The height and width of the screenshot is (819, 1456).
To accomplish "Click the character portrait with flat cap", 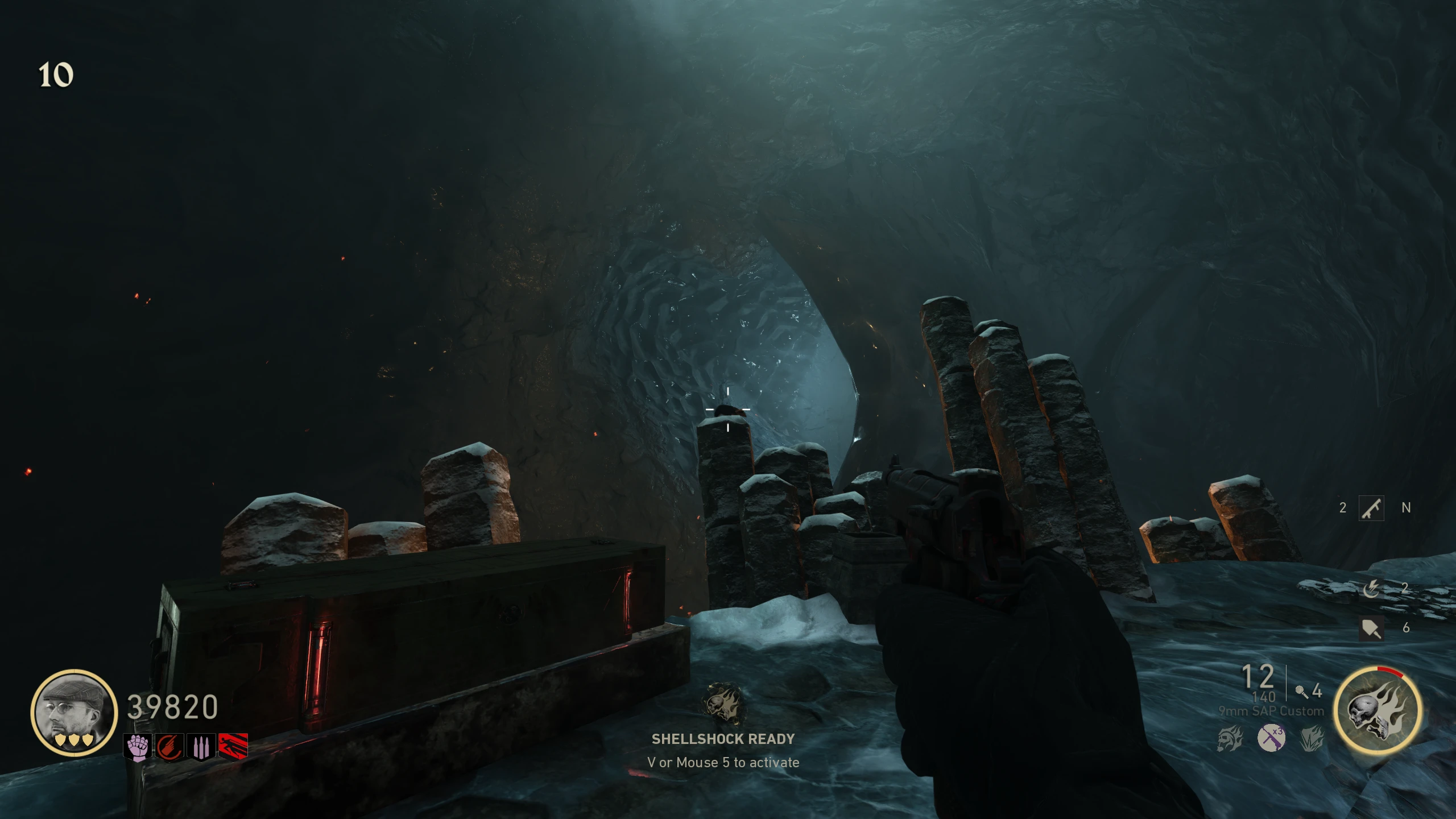I will [x=74, y=713].
